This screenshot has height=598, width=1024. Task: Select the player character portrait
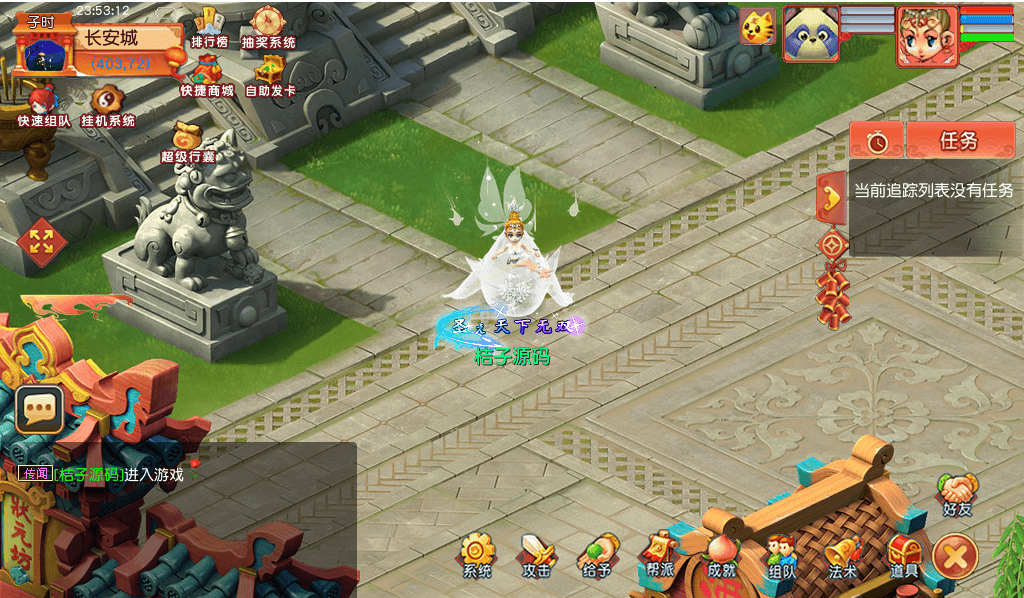pos(926,36)
